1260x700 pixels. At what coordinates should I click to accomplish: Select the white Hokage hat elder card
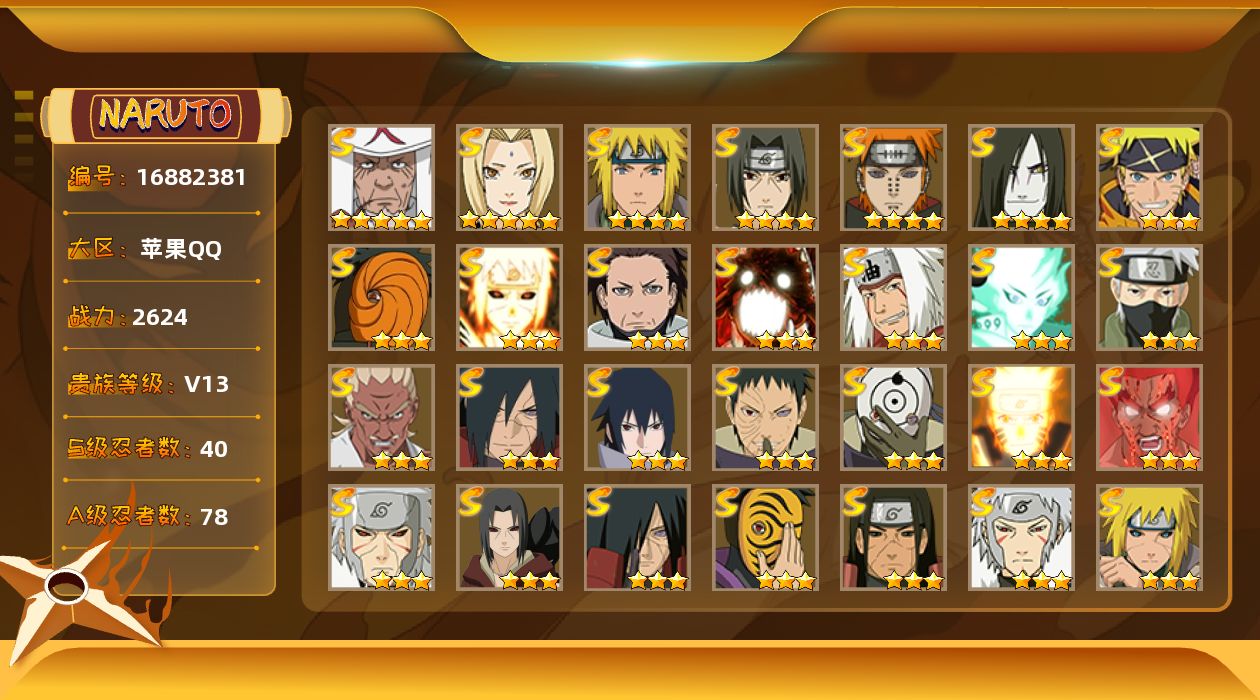pos(381,178)
